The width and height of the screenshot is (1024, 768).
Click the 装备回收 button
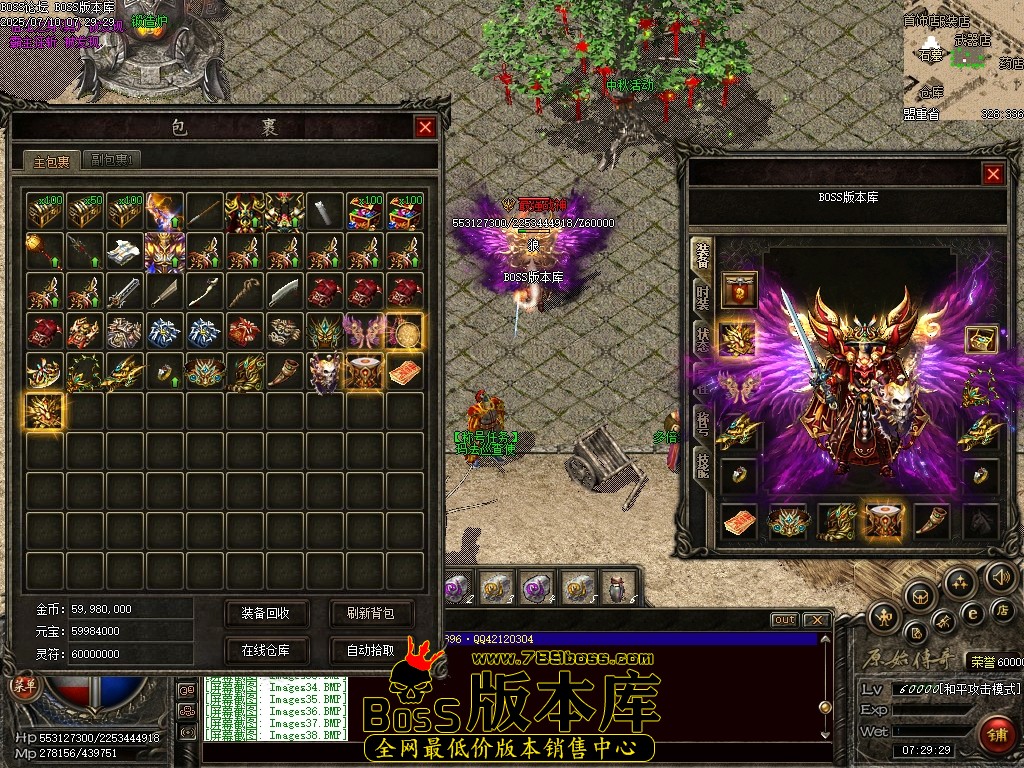click(x=265, y=613)
